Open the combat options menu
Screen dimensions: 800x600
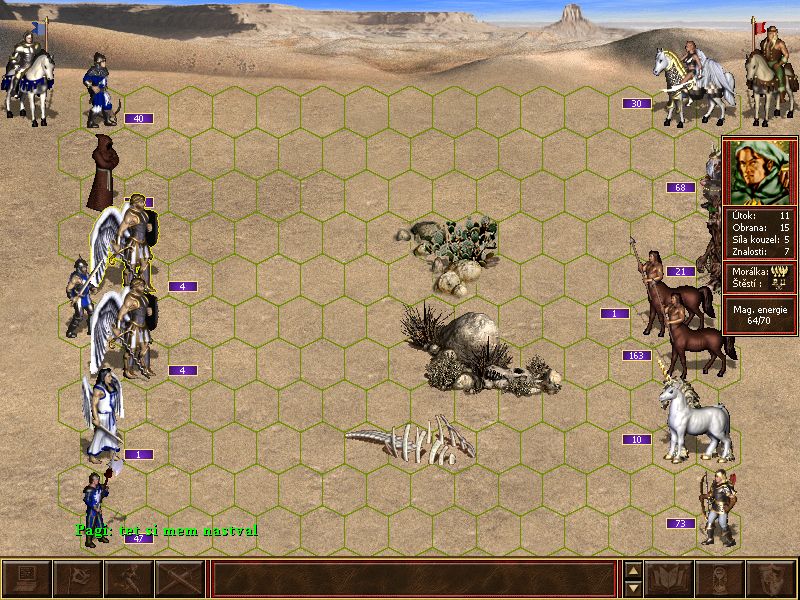click(26, 579)
